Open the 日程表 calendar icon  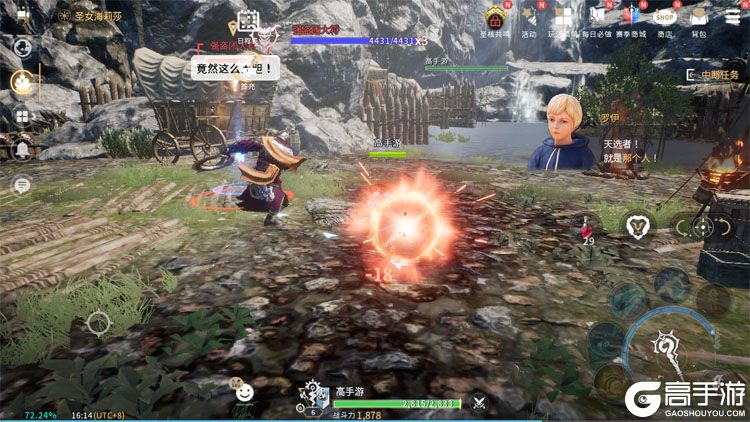click(247, 22)
